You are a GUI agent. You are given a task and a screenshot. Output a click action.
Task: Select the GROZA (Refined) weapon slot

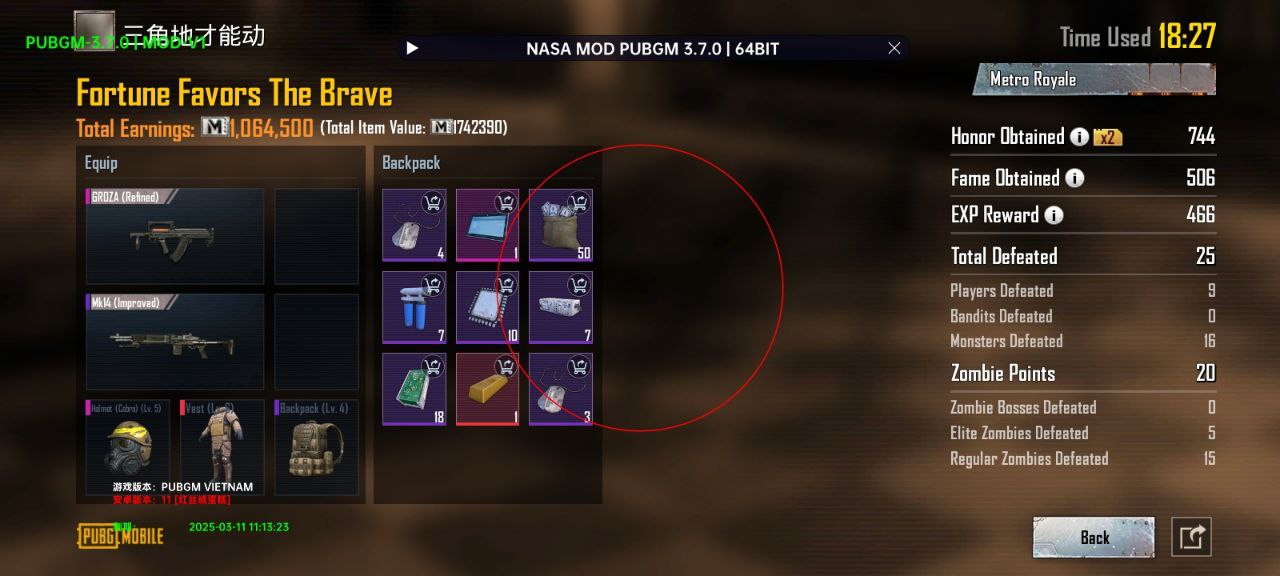coord(175,236)
